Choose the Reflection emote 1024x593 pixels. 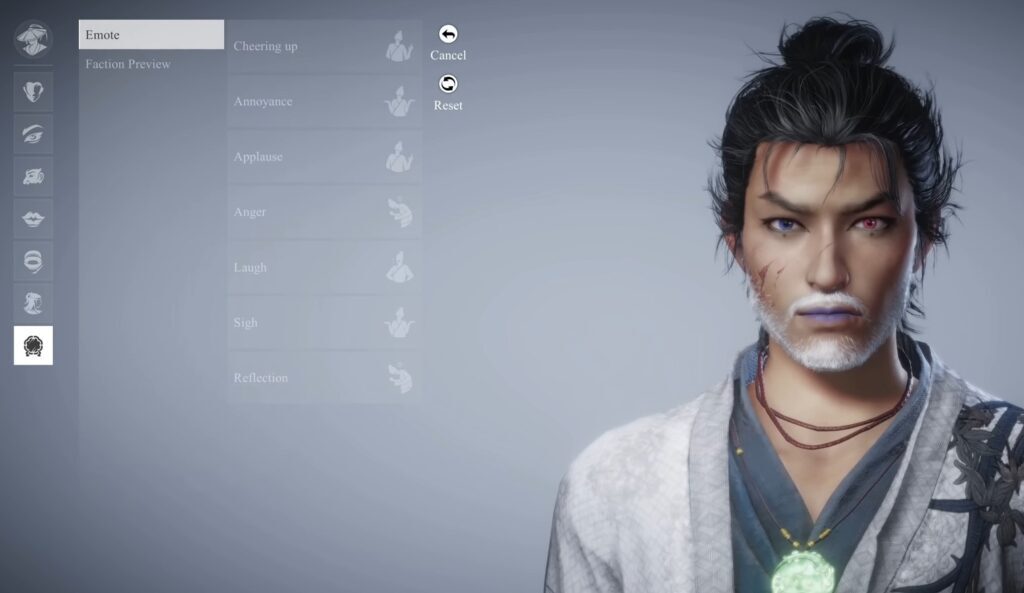tap(324, 378)
